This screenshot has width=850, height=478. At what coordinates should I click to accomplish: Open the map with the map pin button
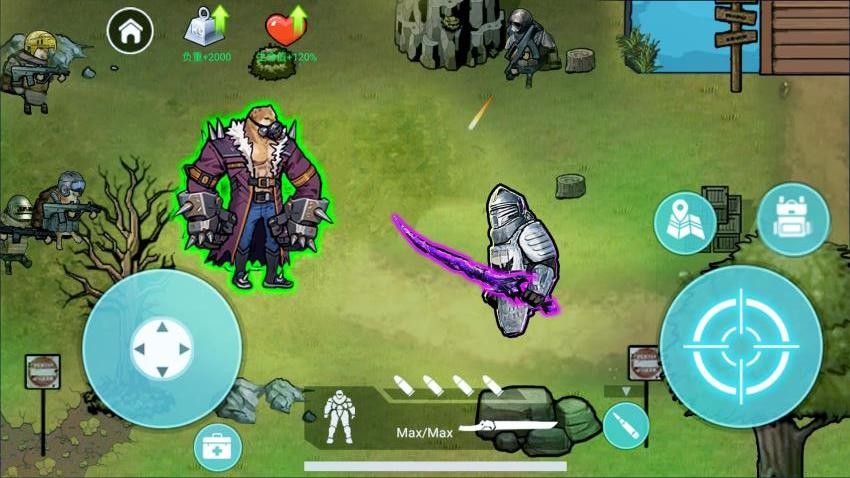point(685,222)
